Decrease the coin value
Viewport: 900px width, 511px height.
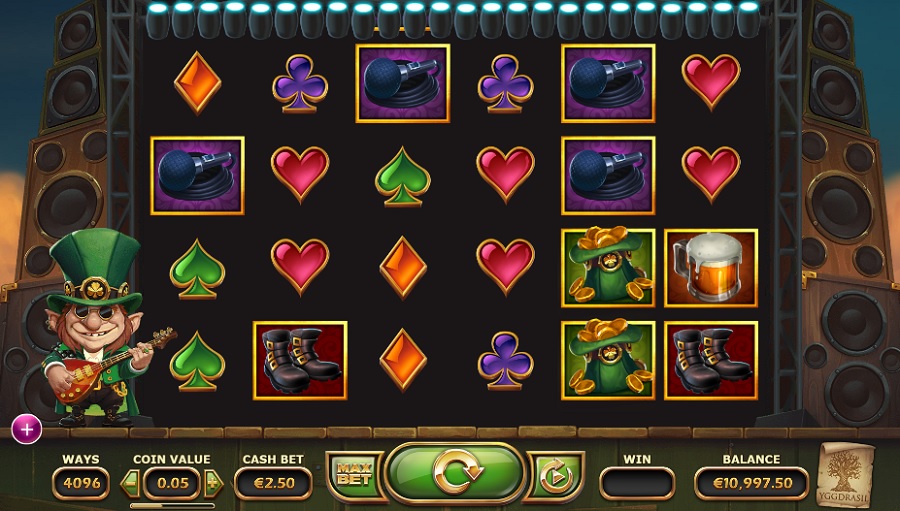pyautogui.click(x=129, y=483)
